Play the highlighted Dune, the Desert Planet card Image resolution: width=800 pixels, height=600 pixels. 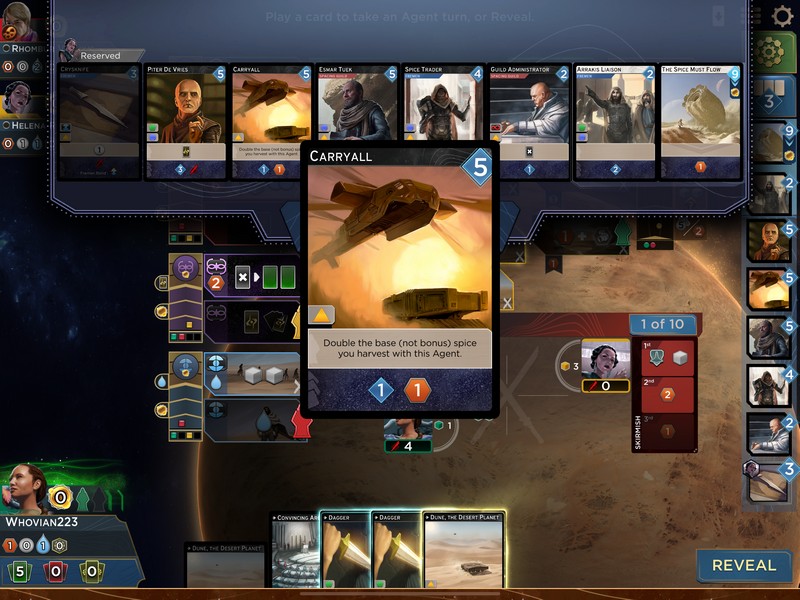click(464, 550)
